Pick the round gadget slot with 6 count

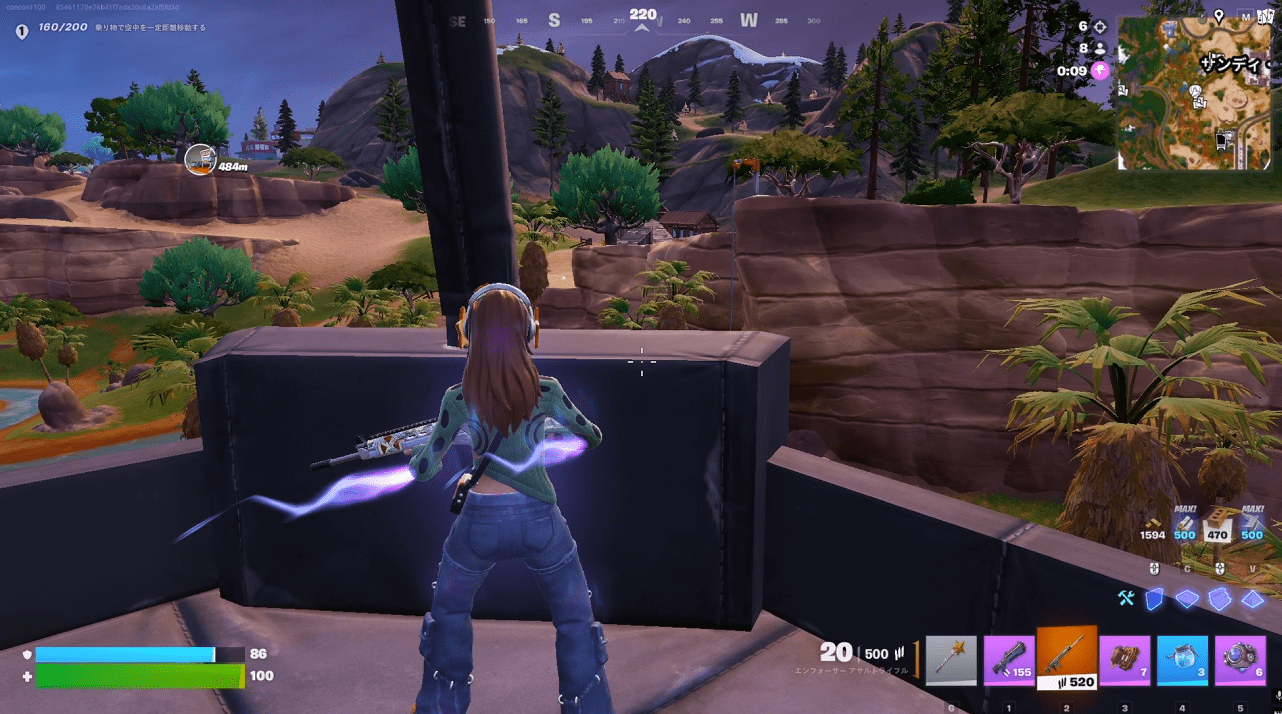[1240, 659]
